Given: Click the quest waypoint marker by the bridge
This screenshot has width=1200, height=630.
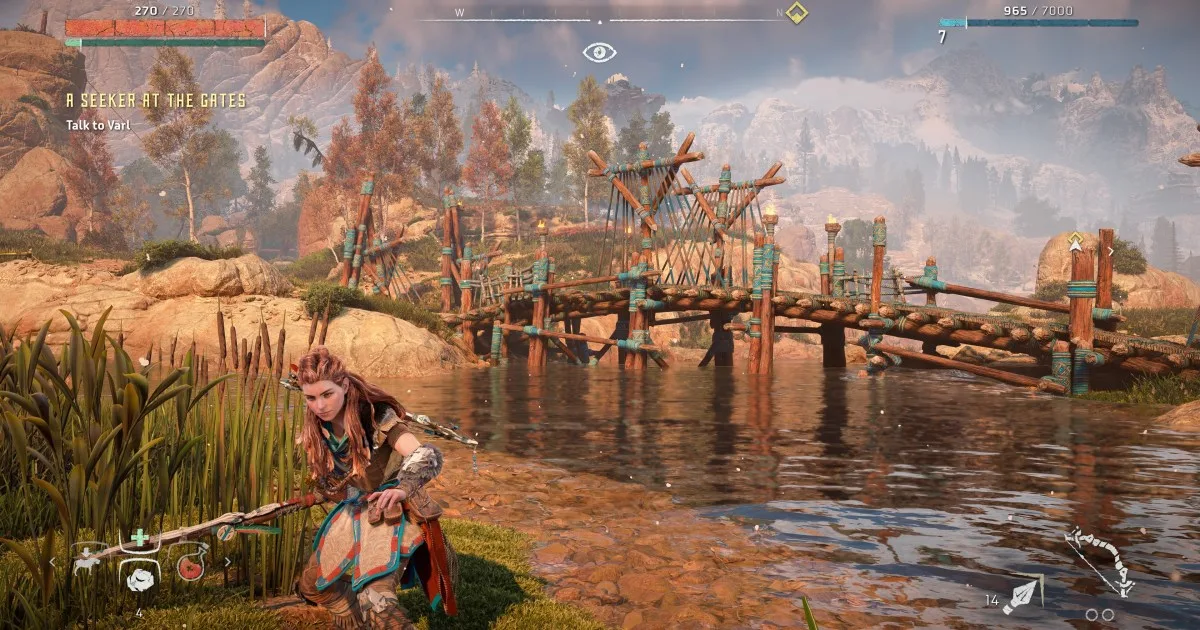Looking at the screenshot, I should 1077,243.
